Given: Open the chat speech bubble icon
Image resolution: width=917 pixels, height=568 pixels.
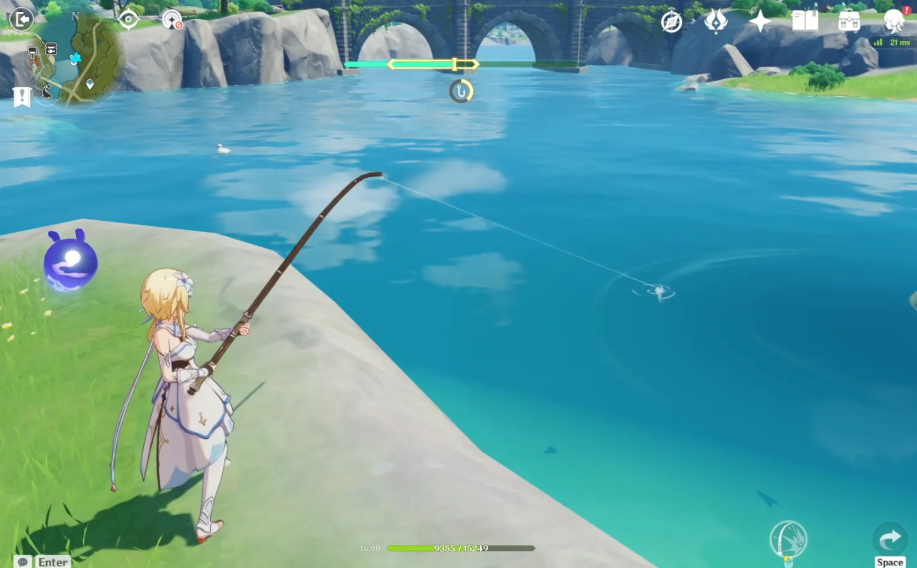Looking at the screenshot, I should click(x=22, y=562).
